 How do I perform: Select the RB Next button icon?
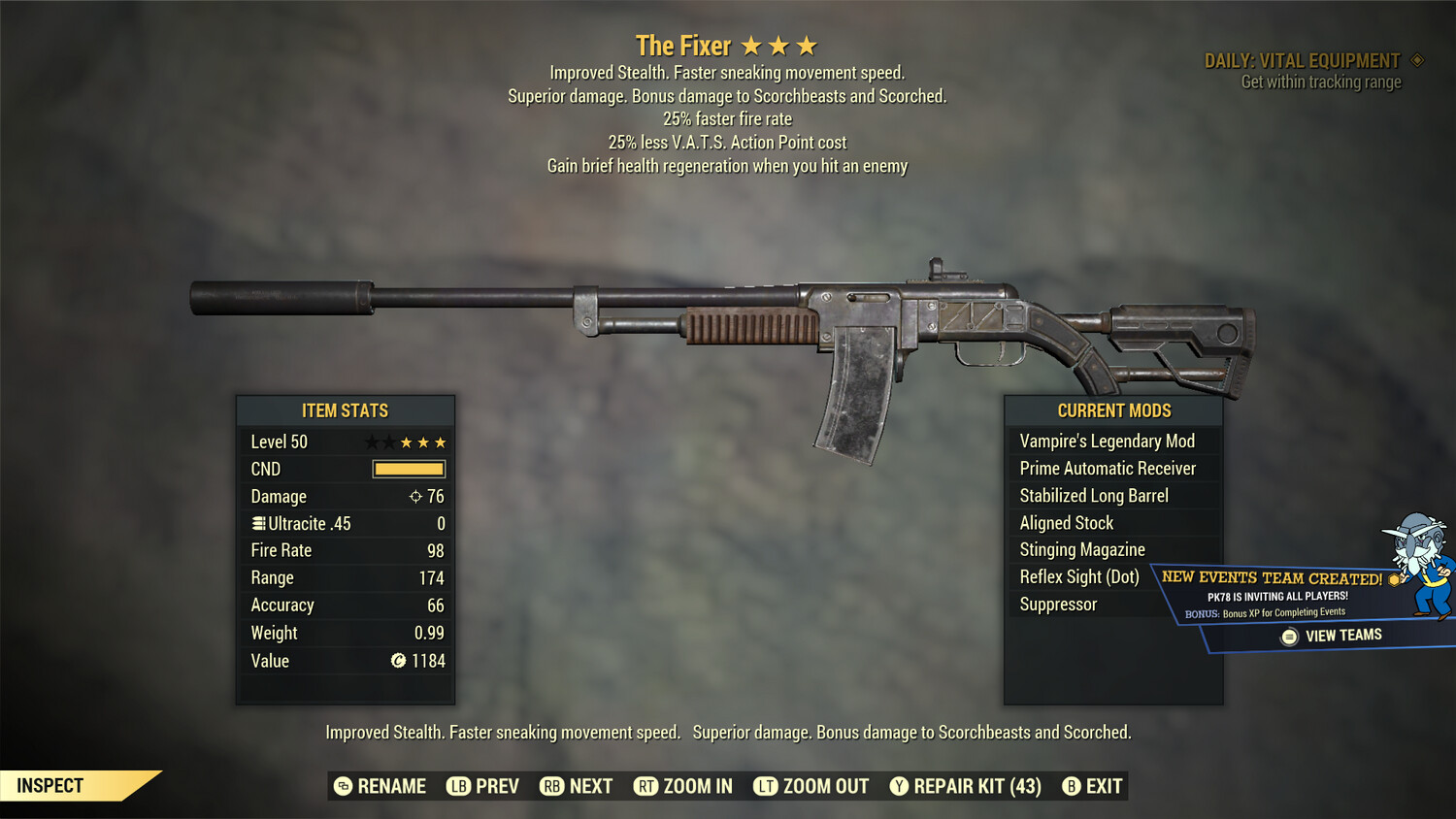[x=550, y=786]
